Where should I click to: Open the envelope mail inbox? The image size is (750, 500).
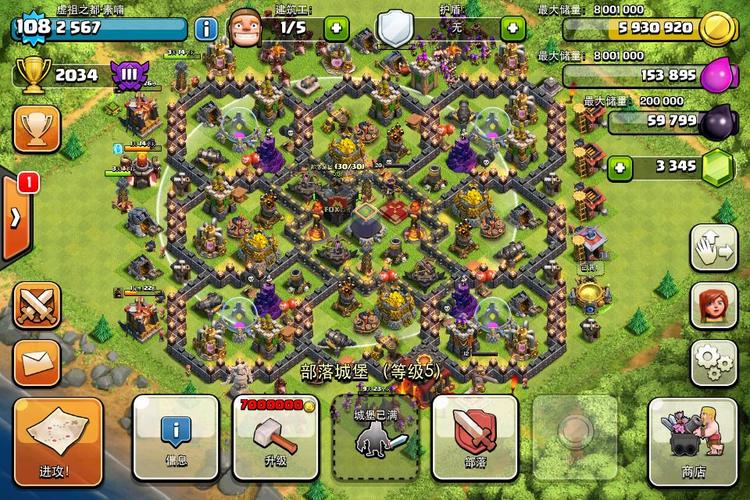[x=37, y=362]
